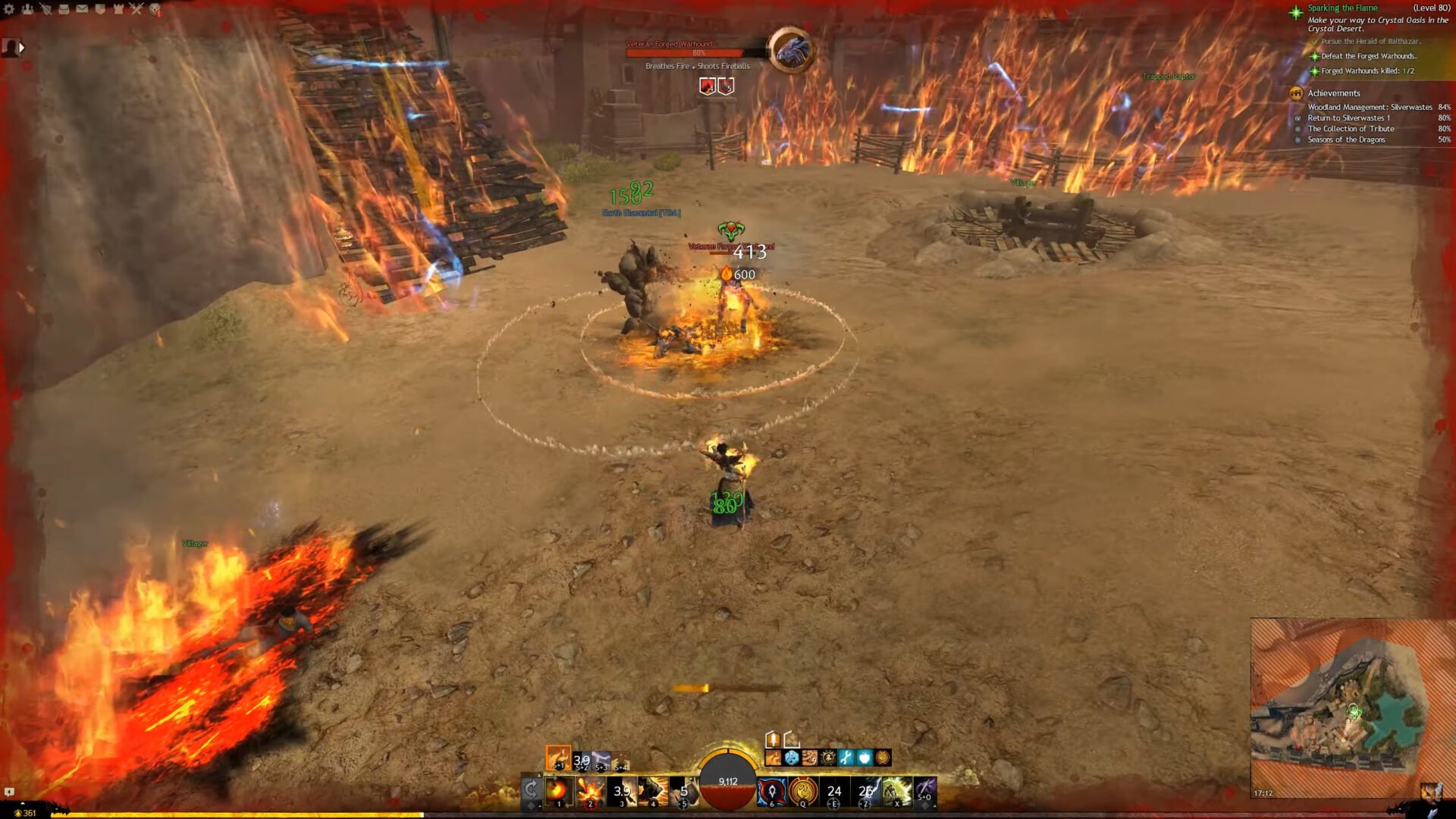Open the Mail envelope icon
Image resolution: width=1456 pixels, height=819 pixels.
coord(81,8)
